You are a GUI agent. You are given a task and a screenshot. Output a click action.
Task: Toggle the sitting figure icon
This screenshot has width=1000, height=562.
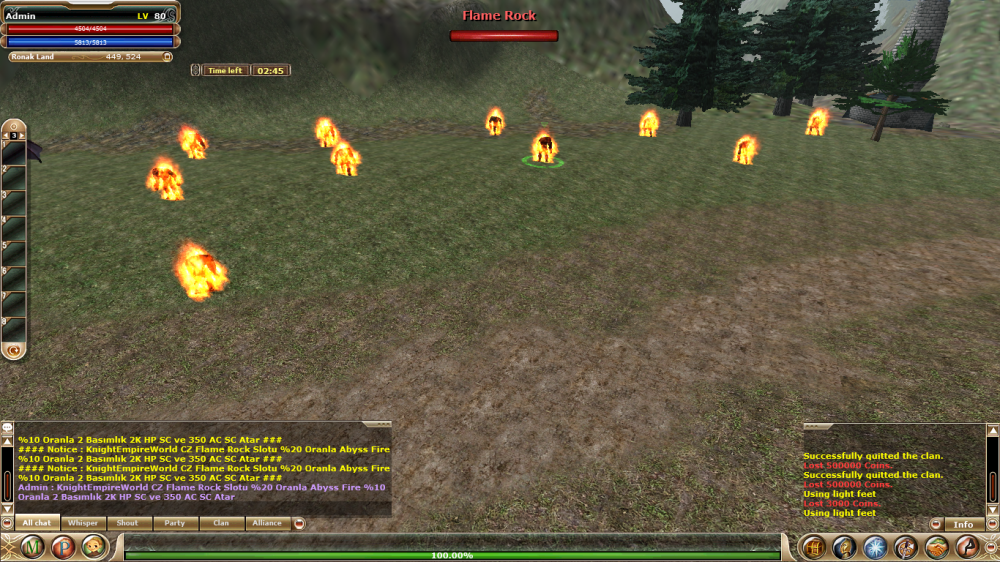tap(967, 547)
